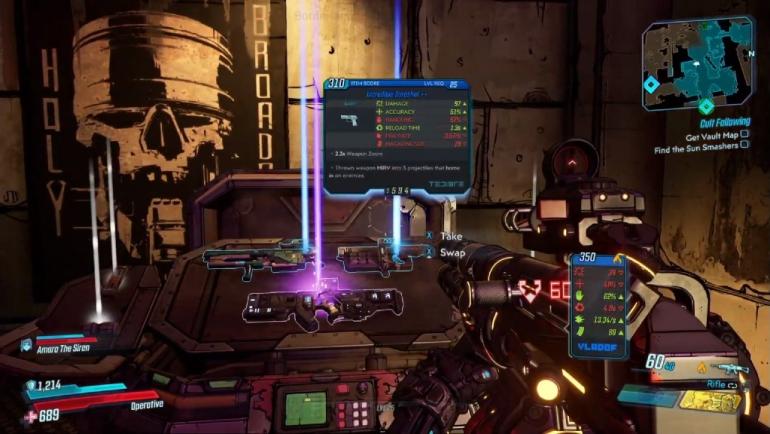
Task: Click the Amara The Siren character portrait
Action: click(x=27, y=345)
